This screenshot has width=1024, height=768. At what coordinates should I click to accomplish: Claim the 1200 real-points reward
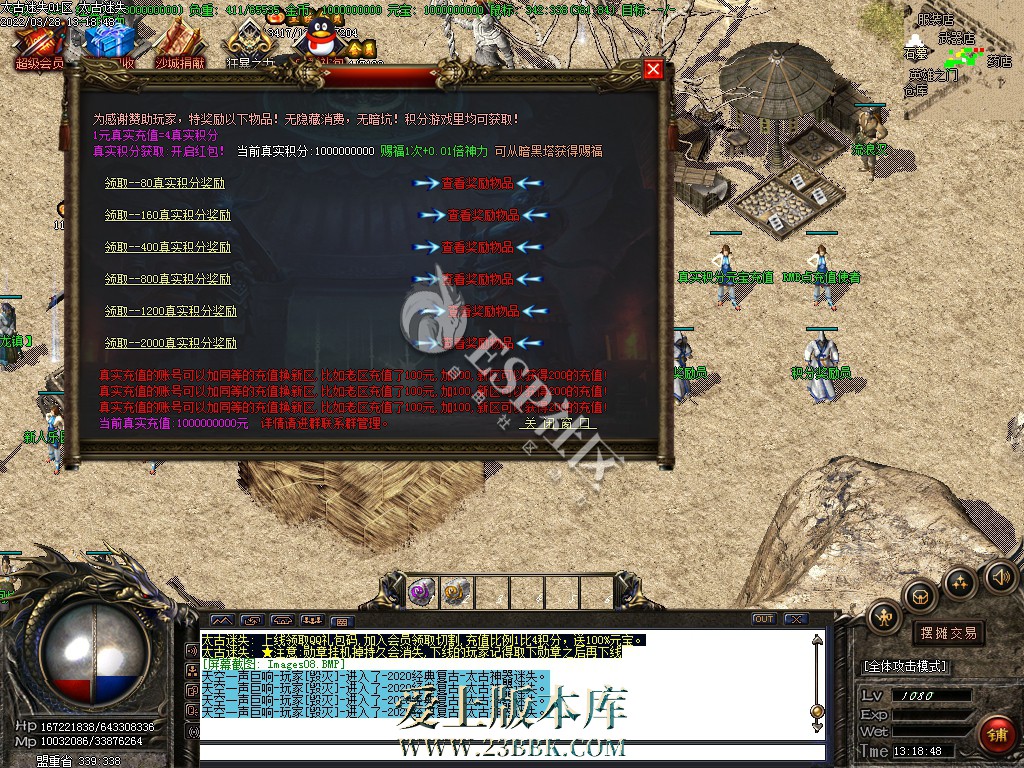tap(171, 311)
